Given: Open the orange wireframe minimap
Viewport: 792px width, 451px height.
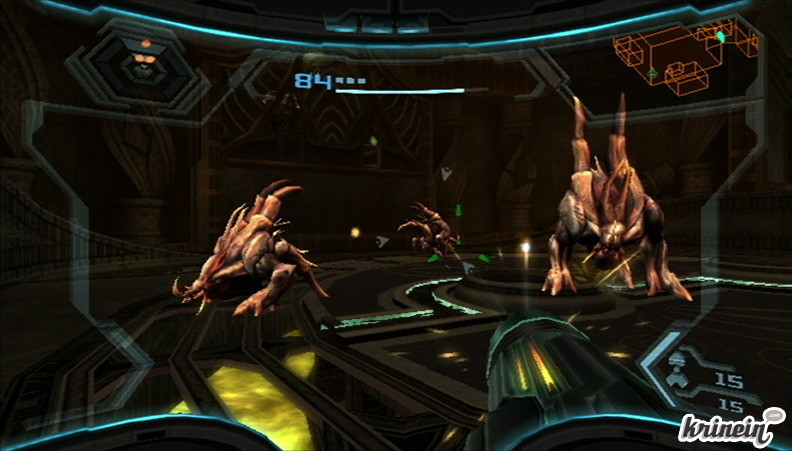Looking at the screenshot, I should (671, 56).
